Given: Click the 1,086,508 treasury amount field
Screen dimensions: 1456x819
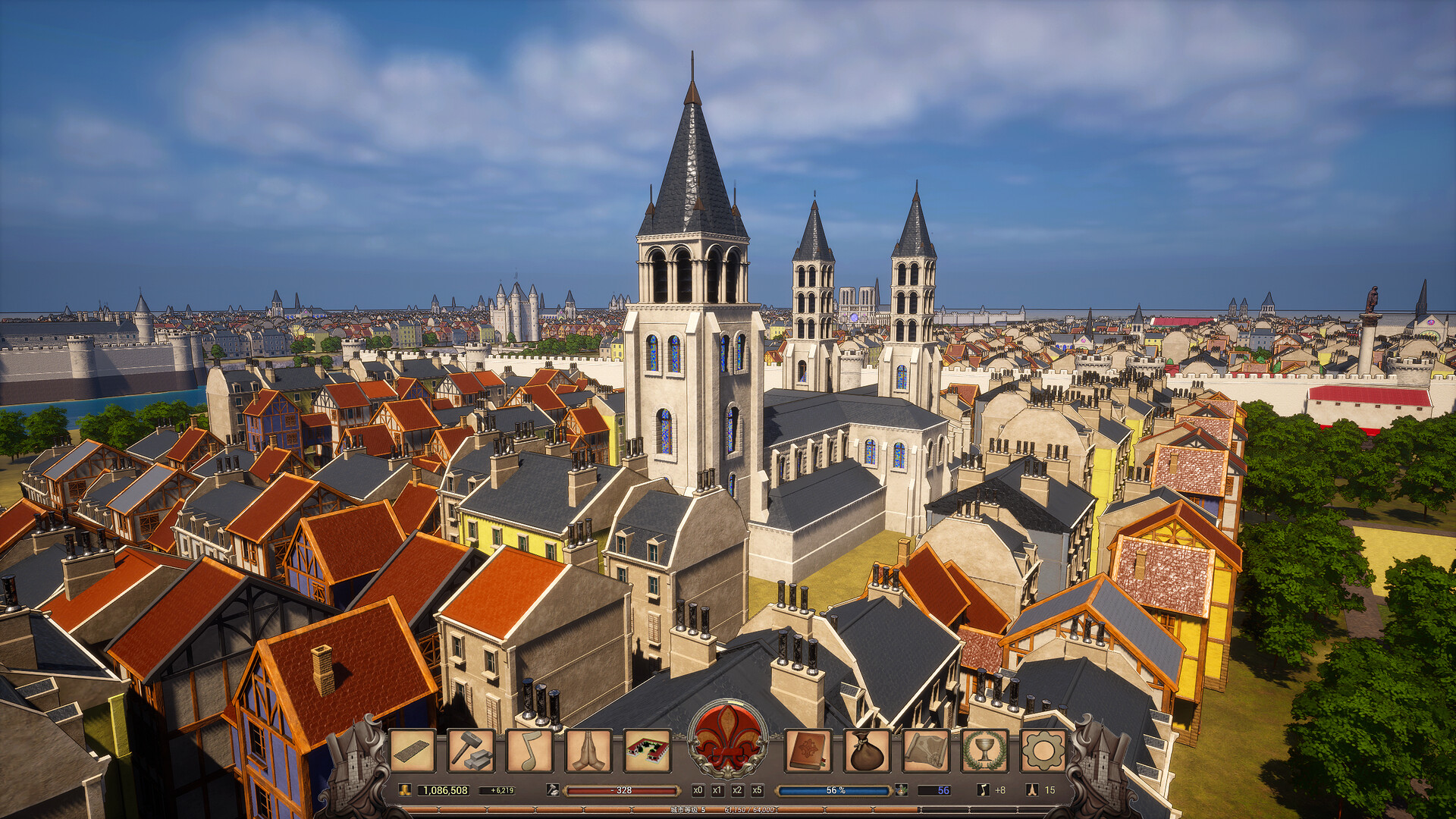Looking at the screenshot, I should (444, 789).
